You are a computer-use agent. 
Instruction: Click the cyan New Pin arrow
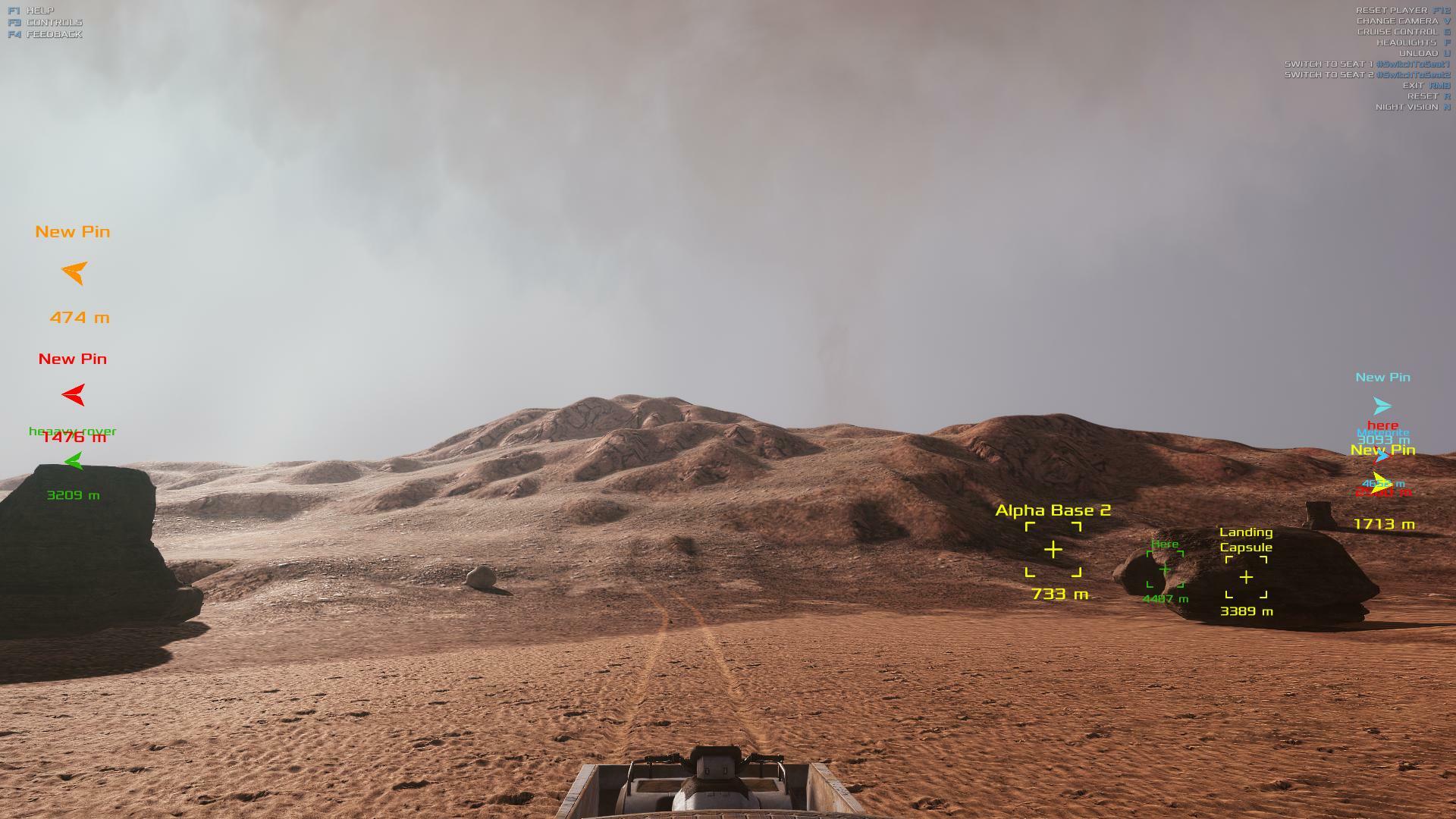[x=1382, y=406]
